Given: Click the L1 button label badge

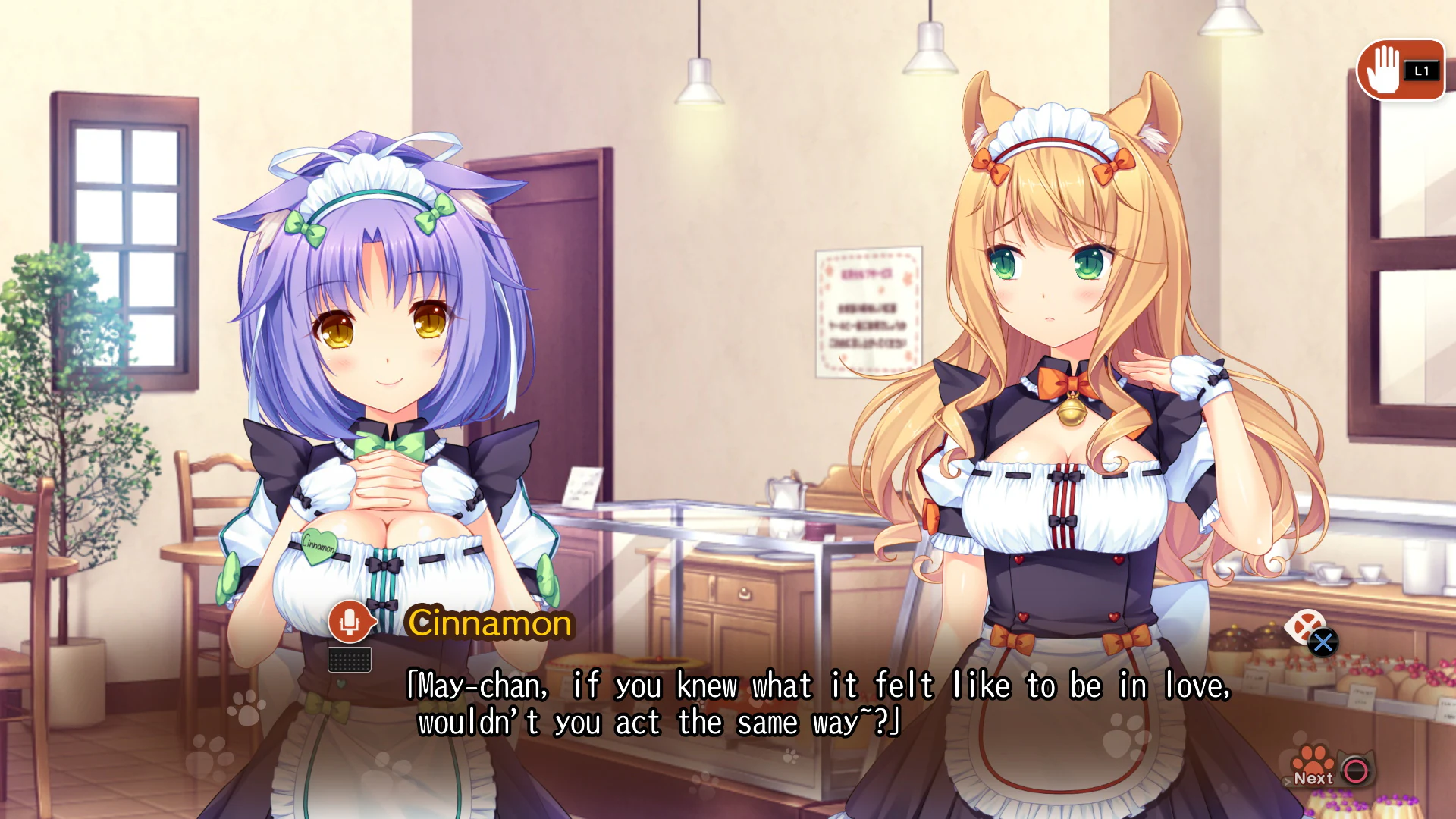Looking at the screenshot, I should (x=1423, y=72).
